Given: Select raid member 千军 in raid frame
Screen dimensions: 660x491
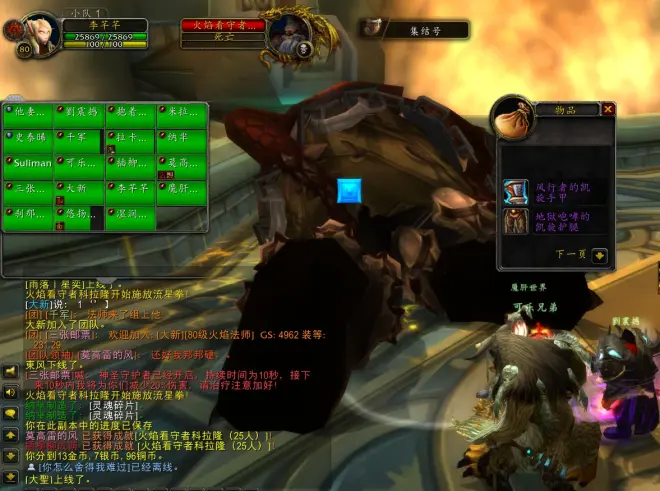Looking at the screenshot, I should point(80,138).
